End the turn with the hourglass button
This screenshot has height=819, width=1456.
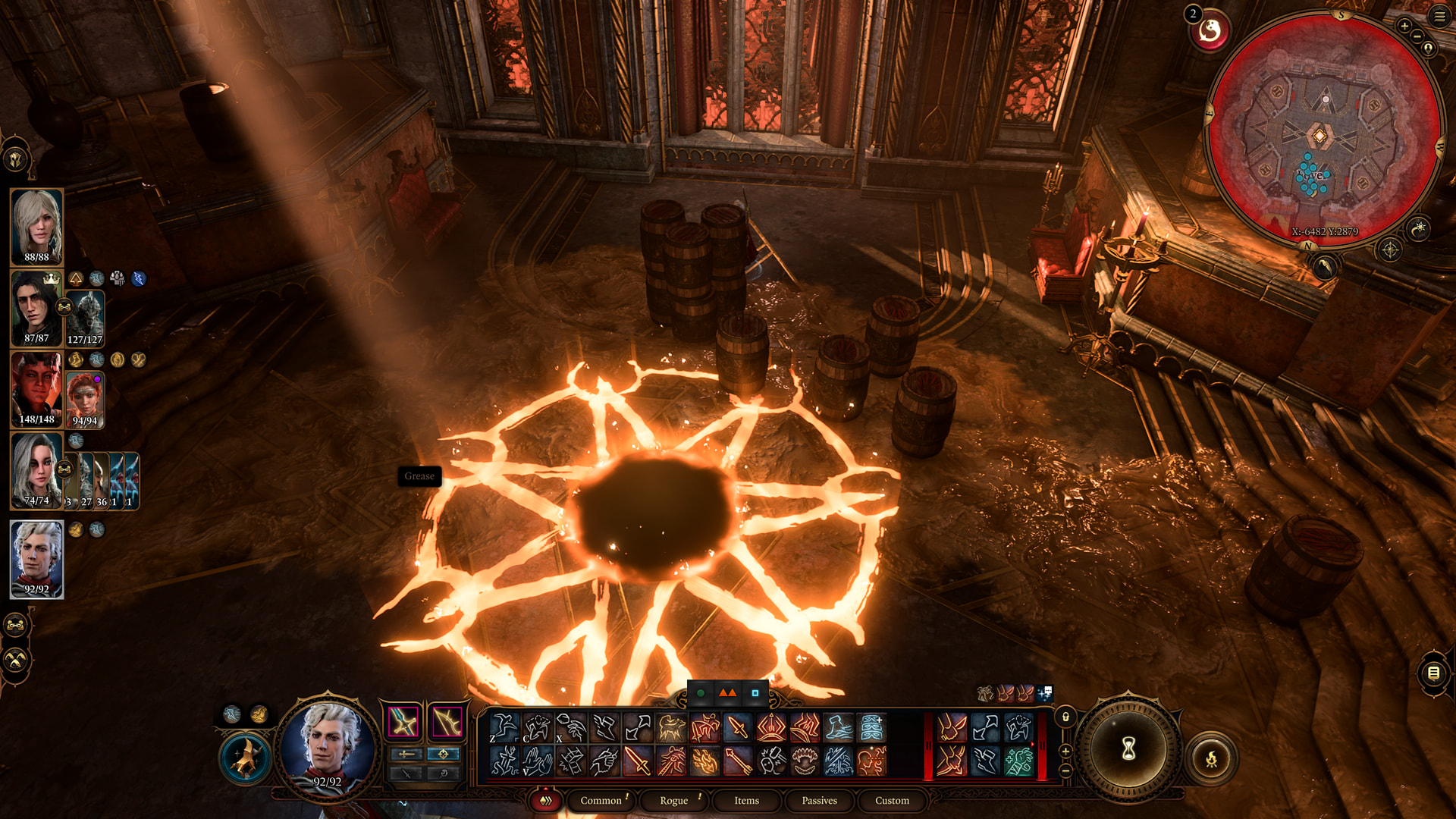(x=1128, y=750)
